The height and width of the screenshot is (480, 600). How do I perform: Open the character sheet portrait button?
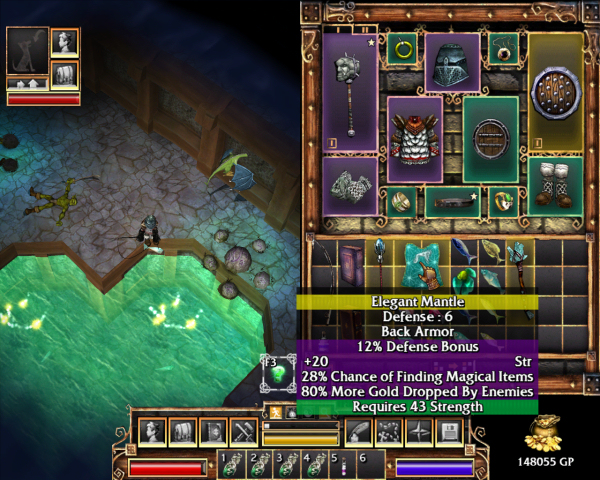[x=153, y=432]
